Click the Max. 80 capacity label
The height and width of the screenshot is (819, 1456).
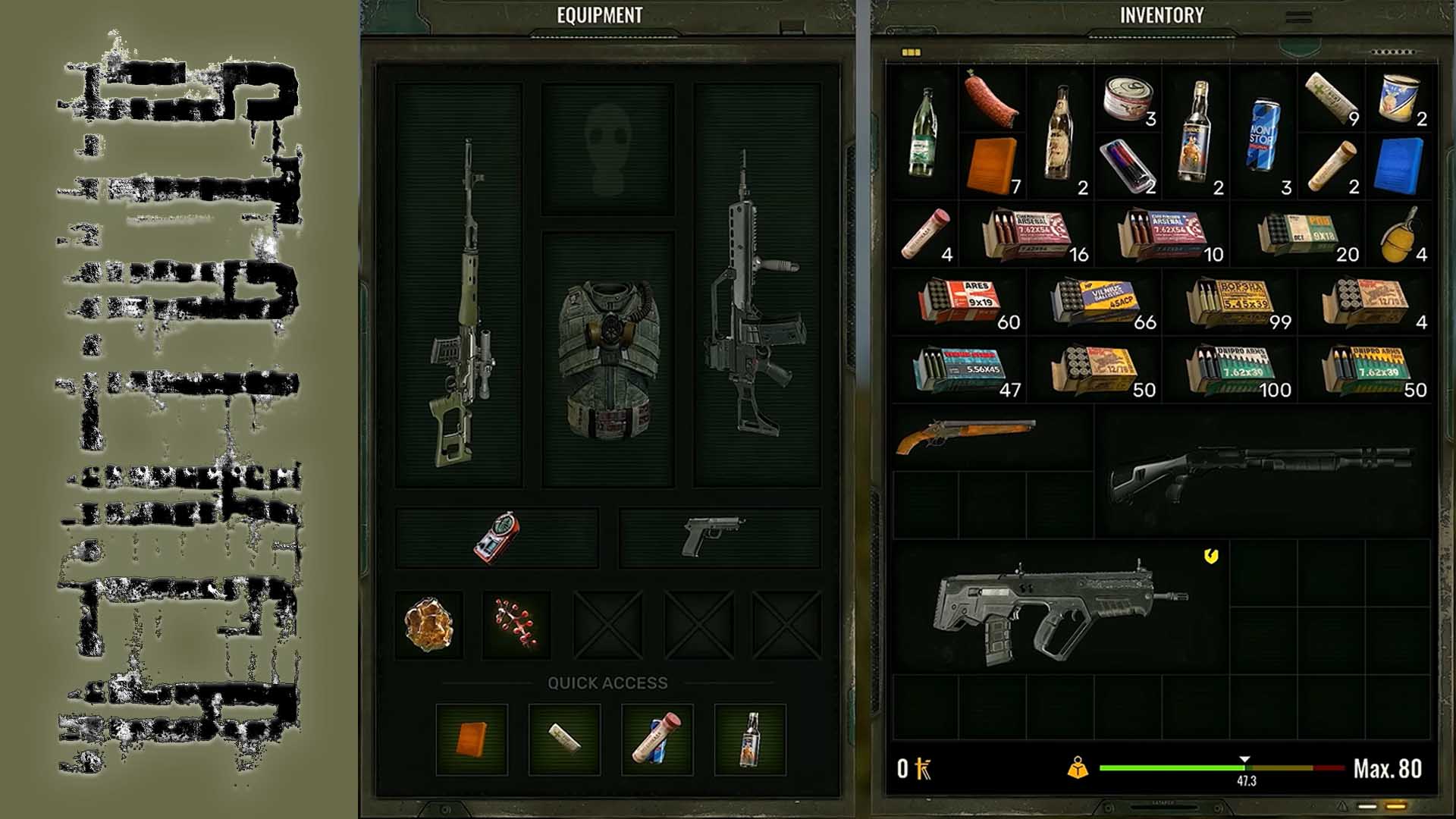click(x=1389, y=768)
